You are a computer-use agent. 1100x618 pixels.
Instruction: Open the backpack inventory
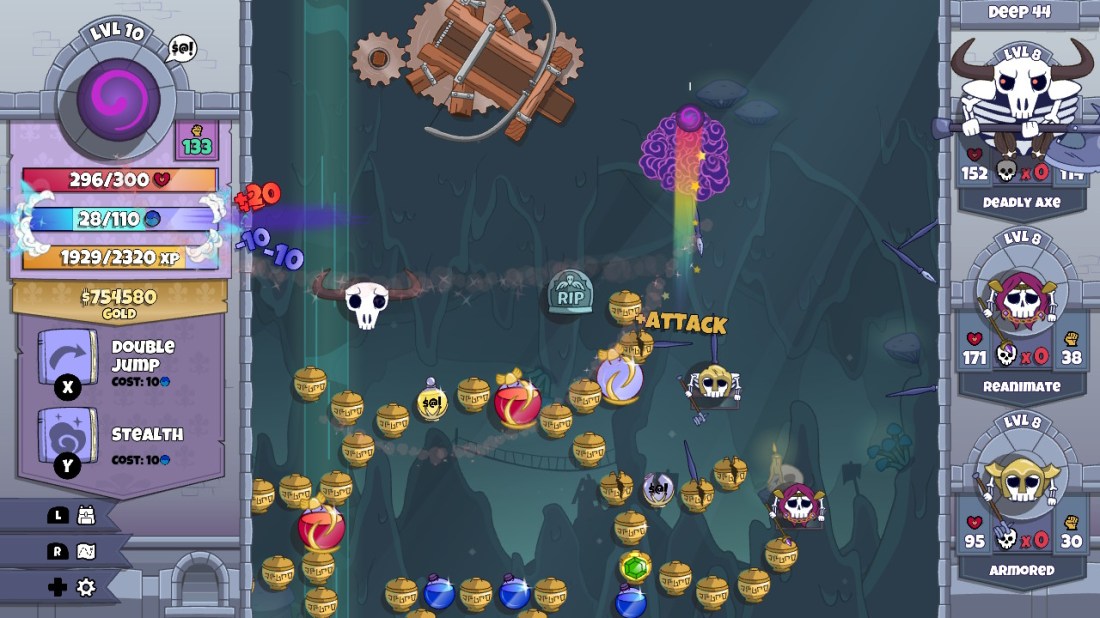click(86, 515)
